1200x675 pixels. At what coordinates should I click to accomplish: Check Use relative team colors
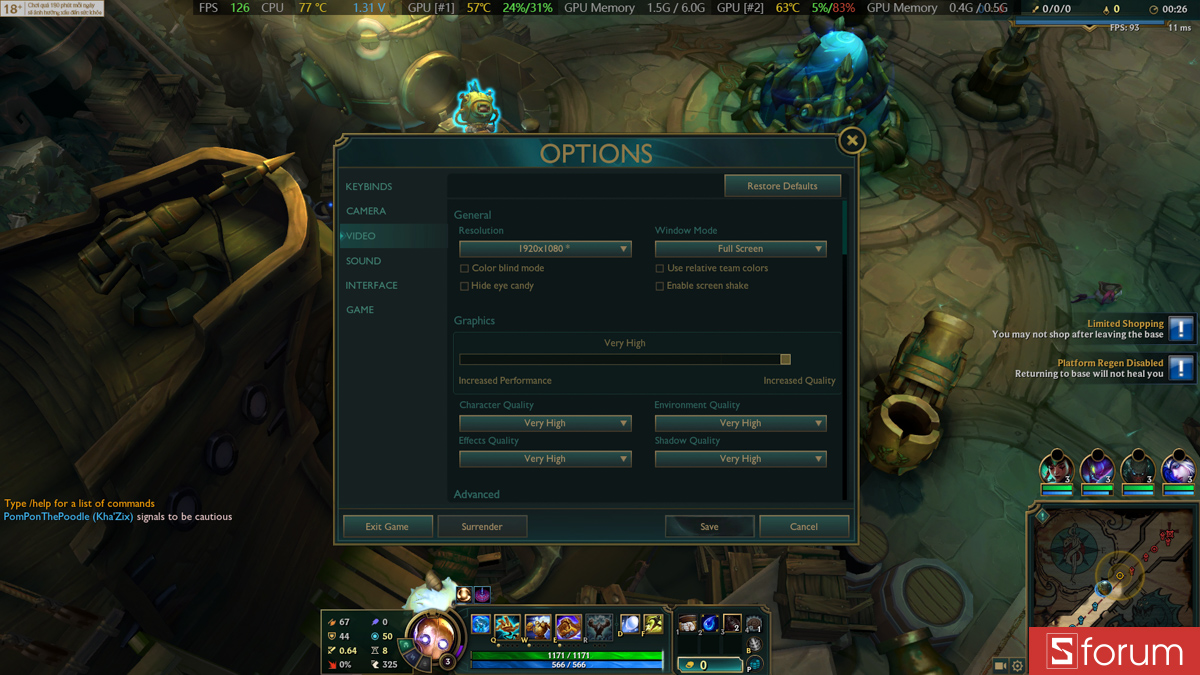(660, 268)
